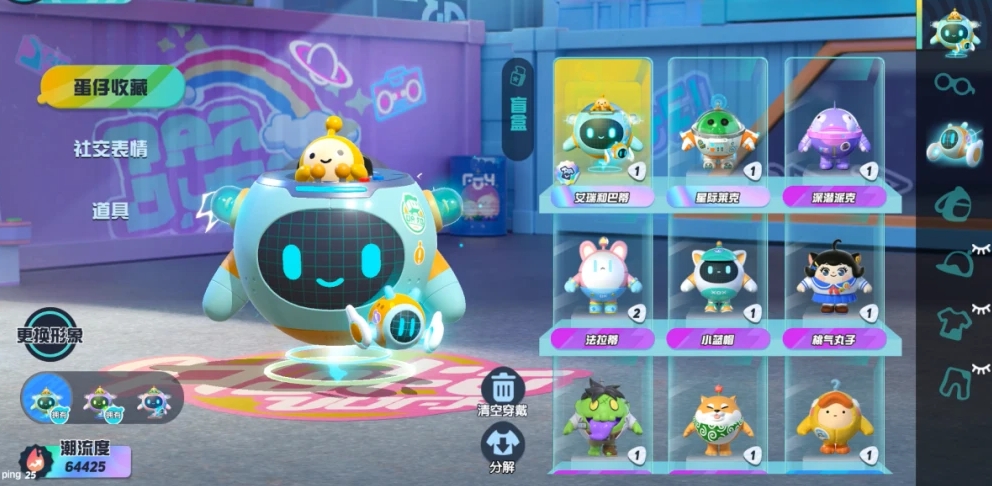Image resolution: width=992 pixels, height=486 pixels.
Task: Switch to the 社交表情 tab
Action: [x=111, y=149]
